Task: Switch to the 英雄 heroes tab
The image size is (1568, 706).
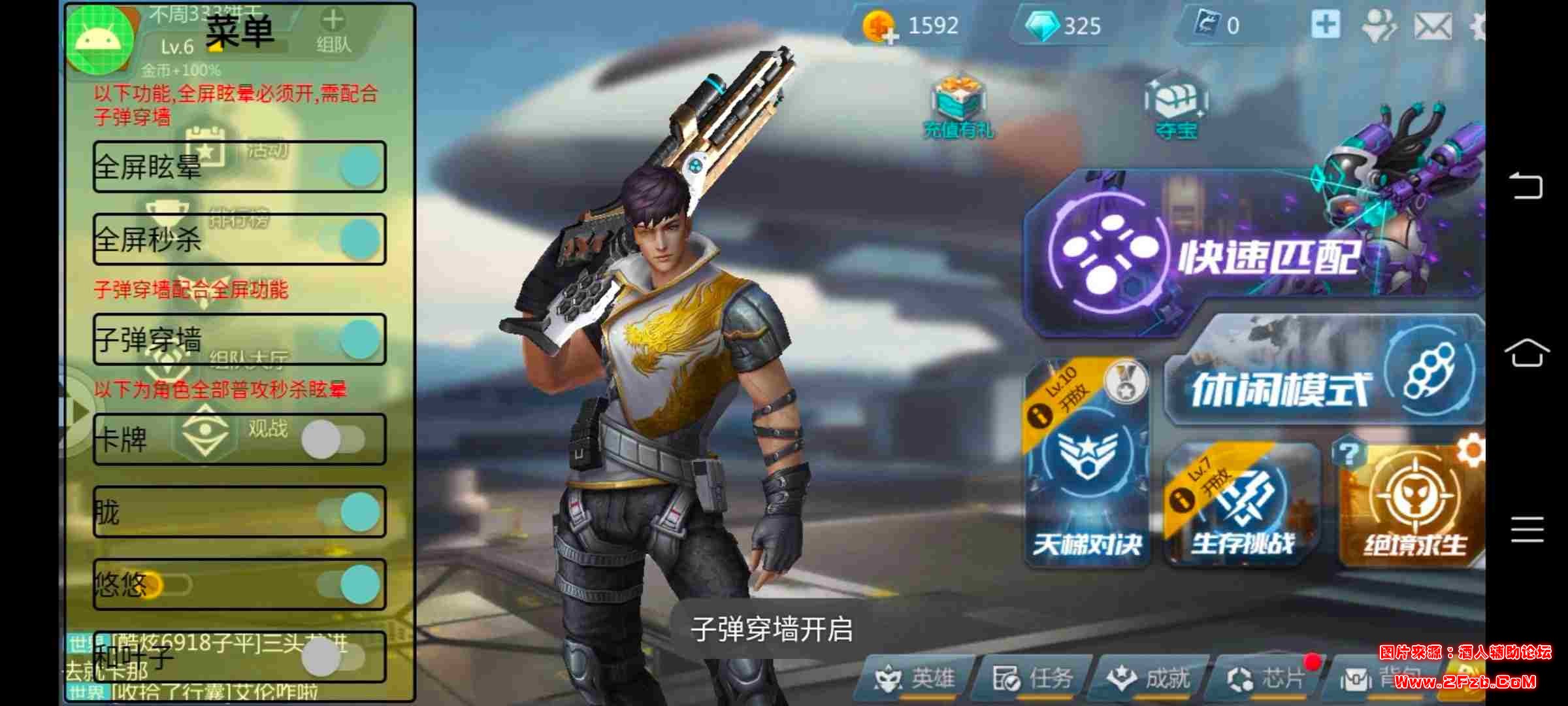Action: 916,679
